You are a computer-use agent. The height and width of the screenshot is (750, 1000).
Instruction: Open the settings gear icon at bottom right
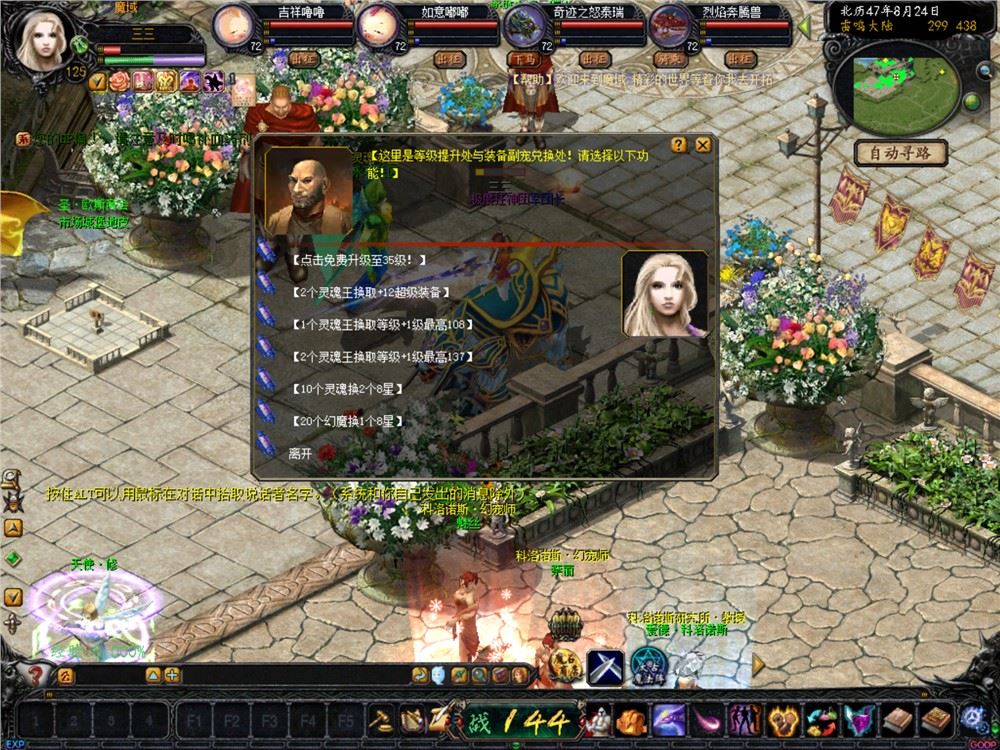coord(971,718)
